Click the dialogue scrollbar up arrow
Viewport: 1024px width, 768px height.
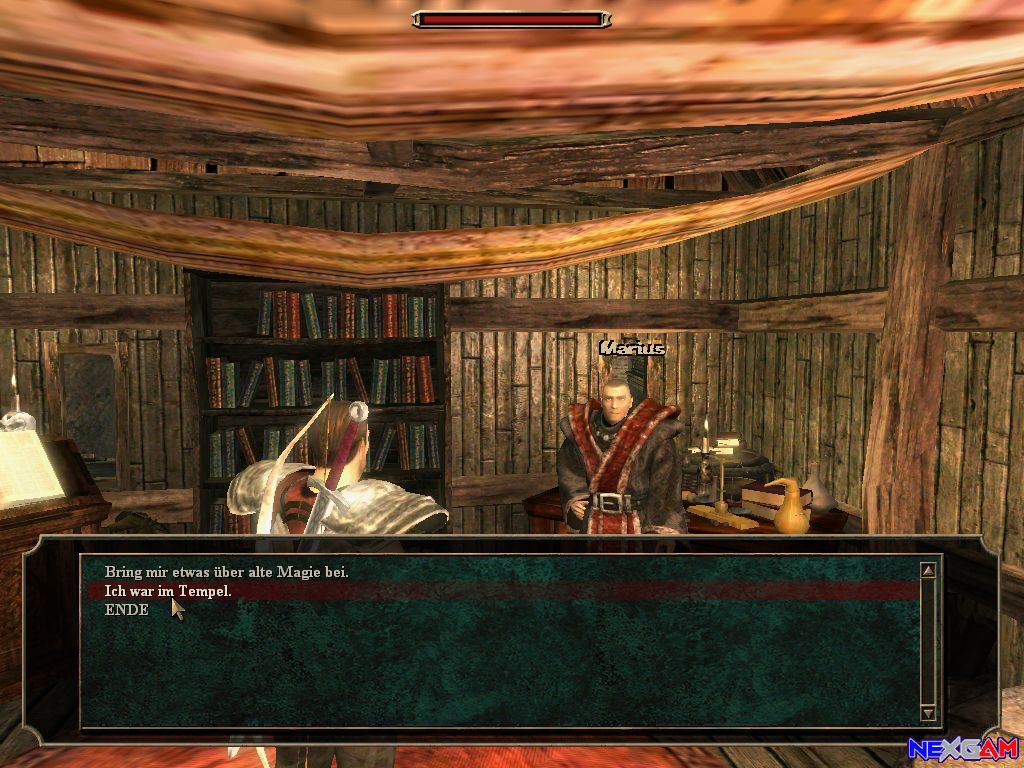(928, 570)
